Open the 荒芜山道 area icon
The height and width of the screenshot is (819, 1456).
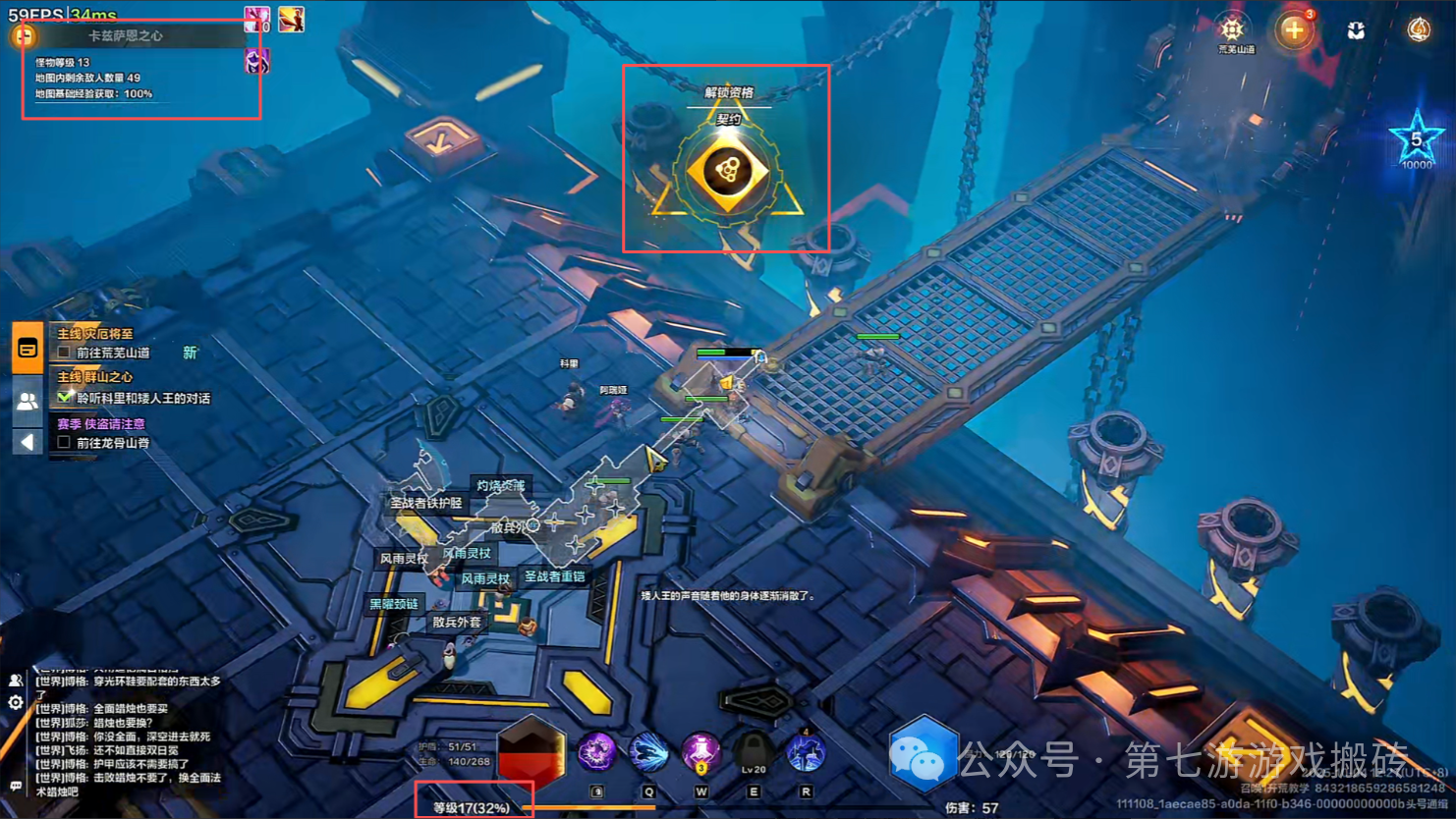[1232, 29]
